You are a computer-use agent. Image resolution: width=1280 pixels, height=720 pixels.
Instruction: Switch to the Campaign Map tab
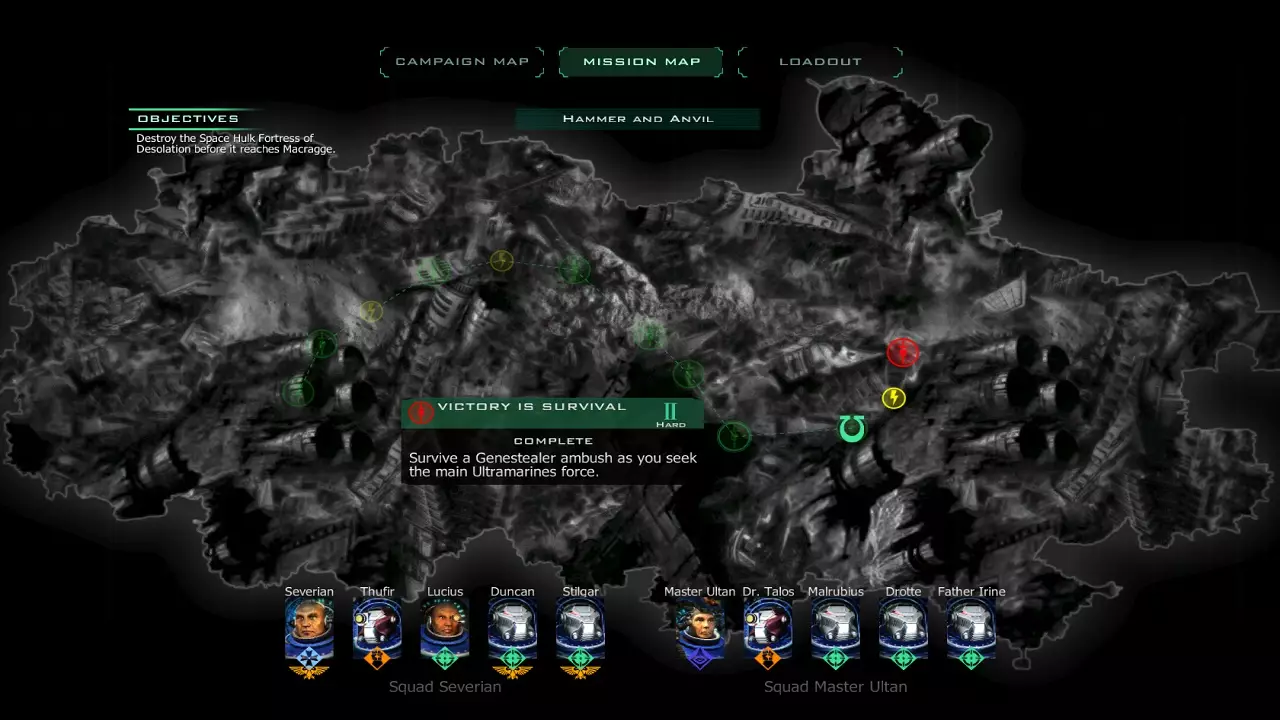tap(461, 61)
